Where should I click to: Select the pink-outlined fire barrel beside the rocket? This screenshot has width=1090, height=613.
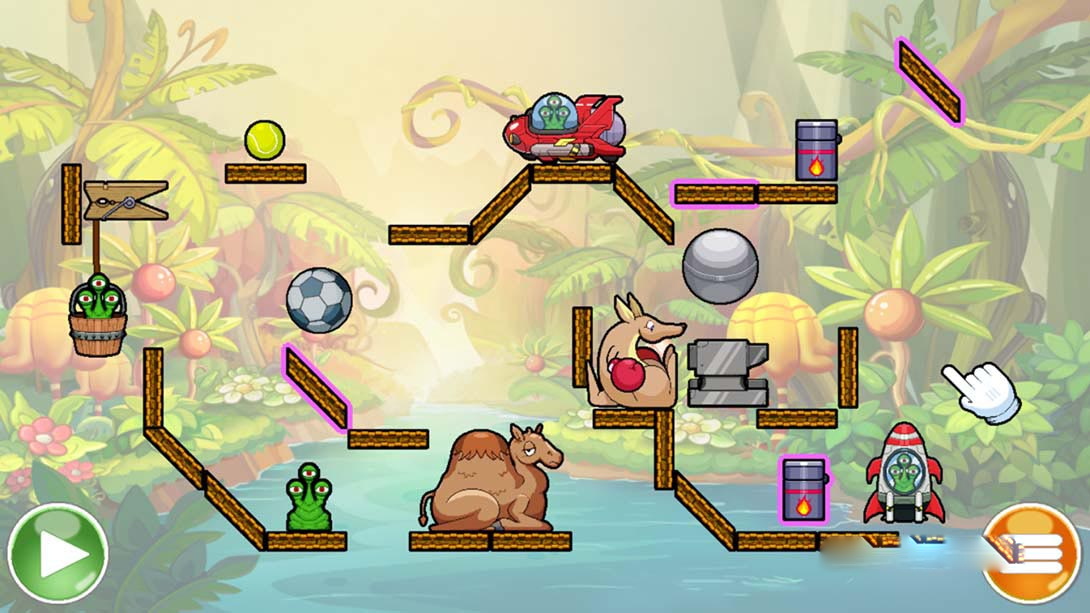[x=803, y=490]
